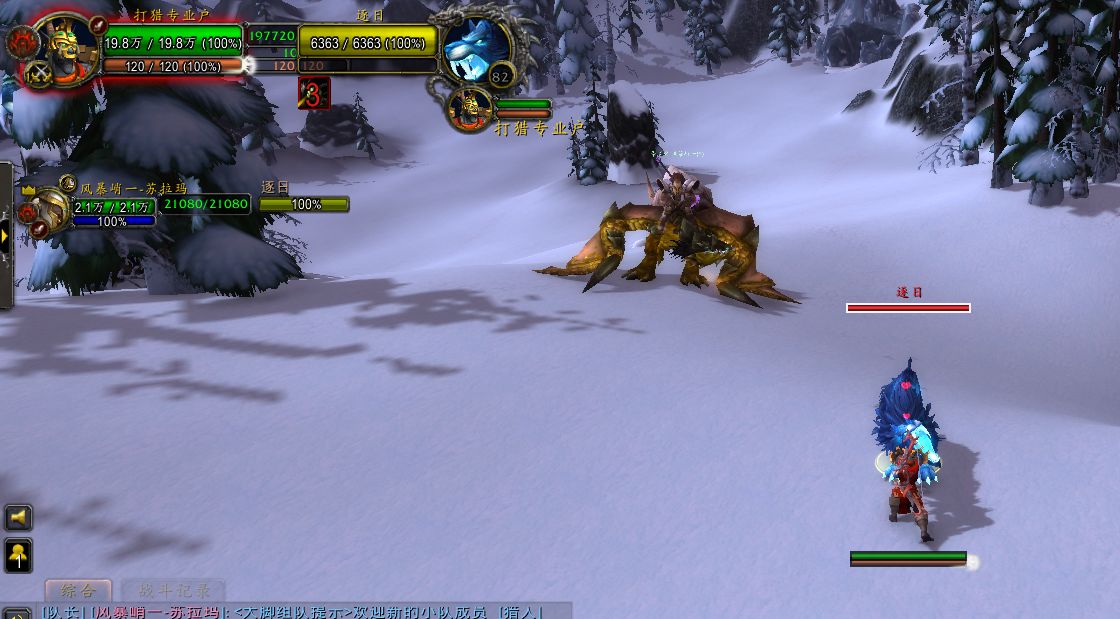Click the party pet 逐日 health bar frame
1120x619 pixels.
click(x=304, y=204)
